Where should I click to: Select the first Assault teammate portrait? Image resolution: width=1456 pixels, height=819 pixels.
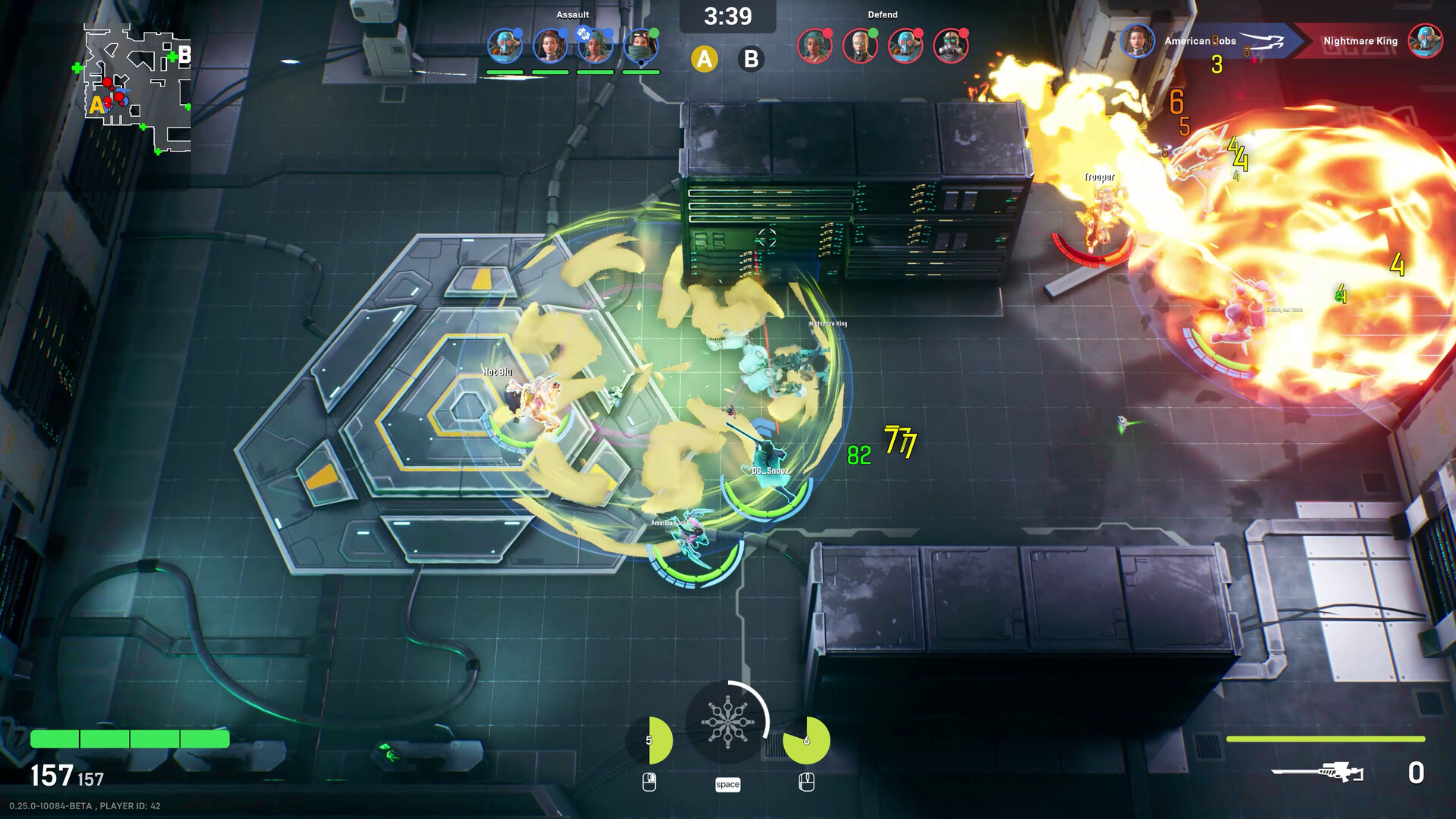point(504,44)
